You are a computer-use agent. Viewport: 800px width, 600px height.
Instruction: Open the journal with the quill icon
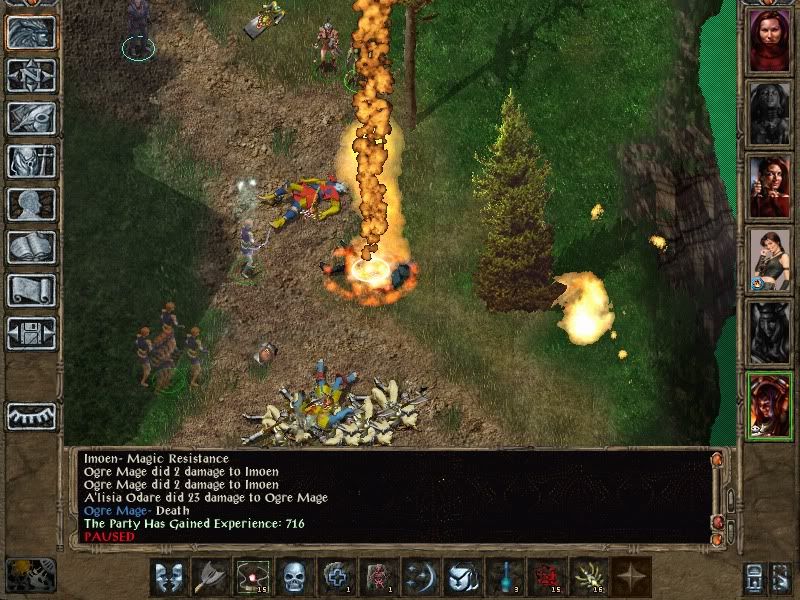31,118
